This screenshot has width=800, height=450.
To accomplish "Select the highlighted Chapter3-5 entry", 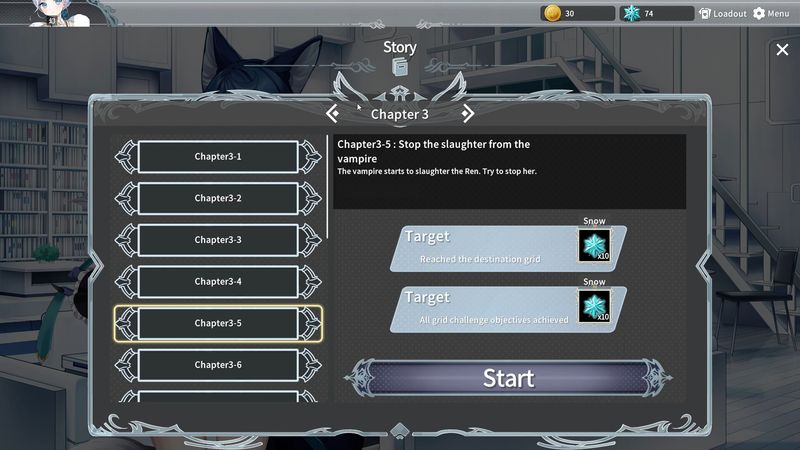I will [x=218, y=323].
